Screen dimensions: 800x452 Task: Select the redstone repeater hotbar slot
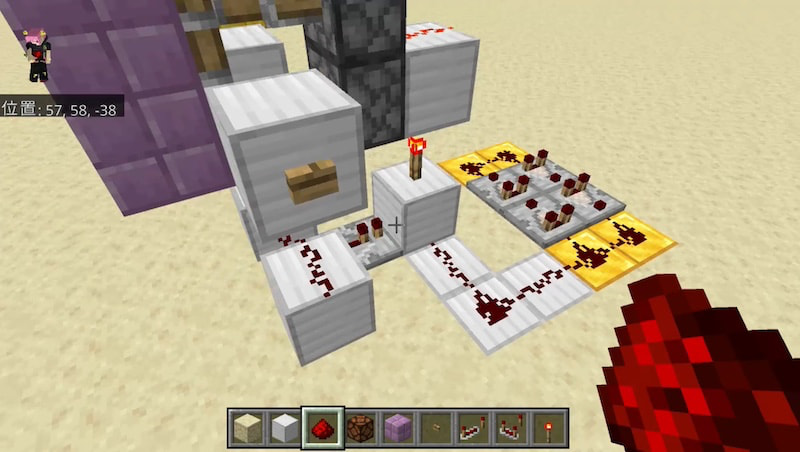point(474,428)
